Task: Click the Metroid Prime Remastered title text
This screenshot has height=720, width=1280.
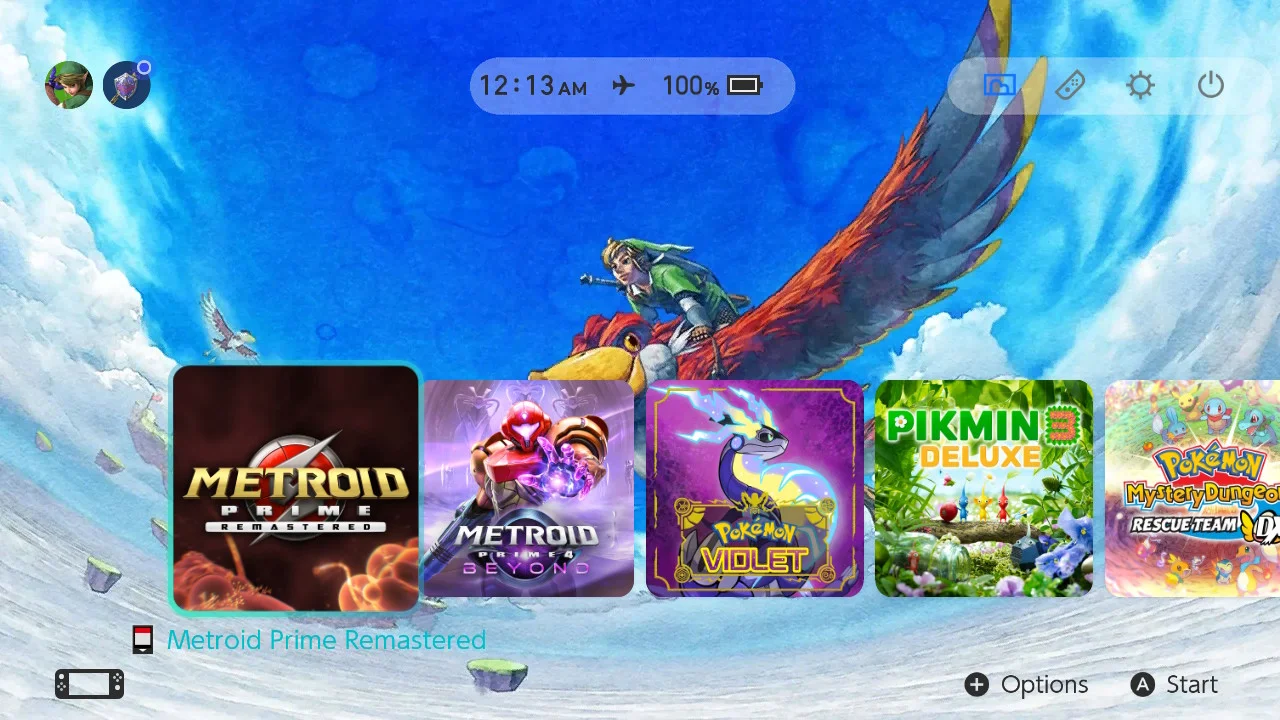Action: click(x=326, y=640)
